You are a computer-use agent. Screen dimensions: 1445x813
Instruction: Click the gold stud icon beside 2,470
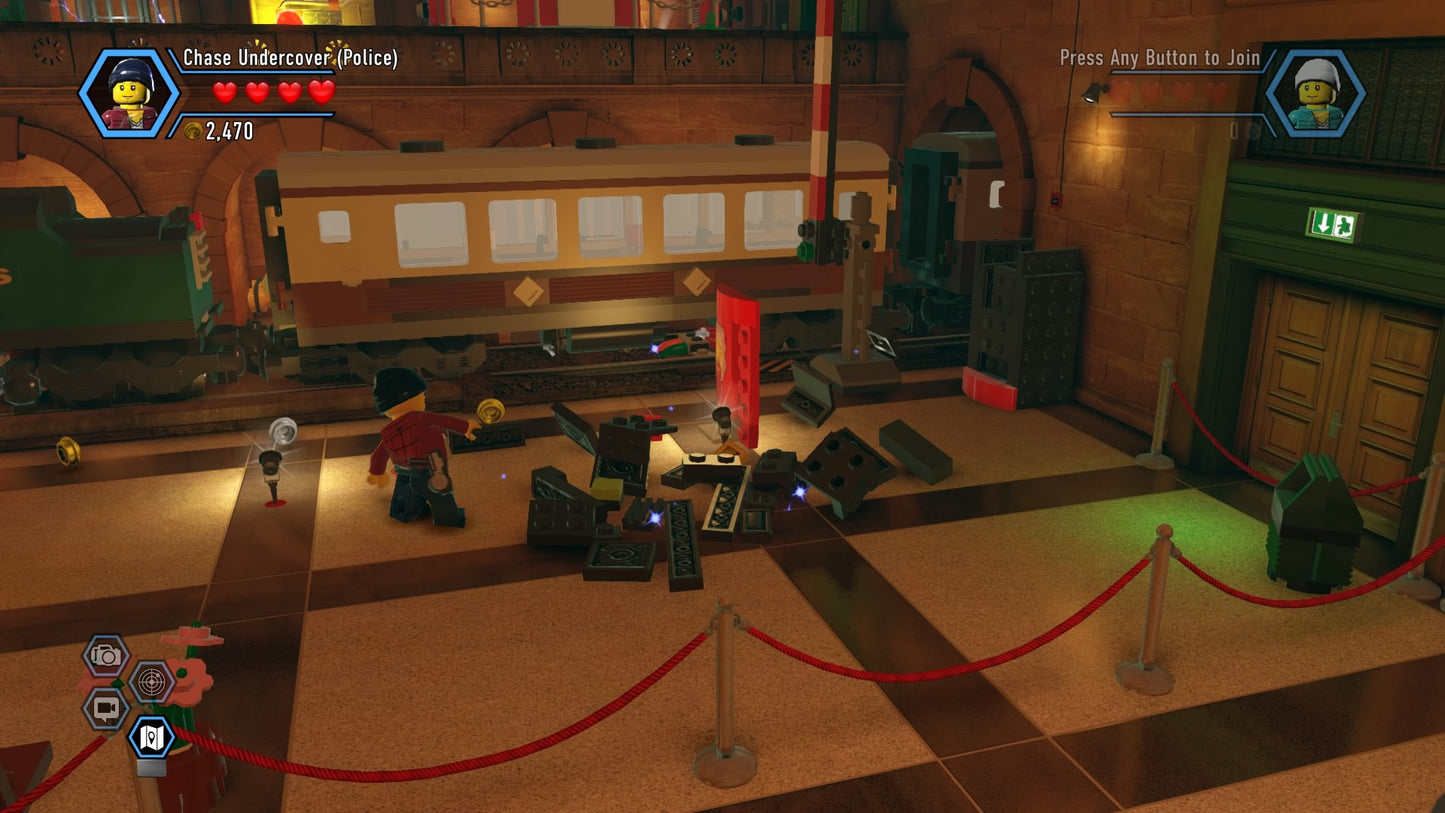(192, 130)
